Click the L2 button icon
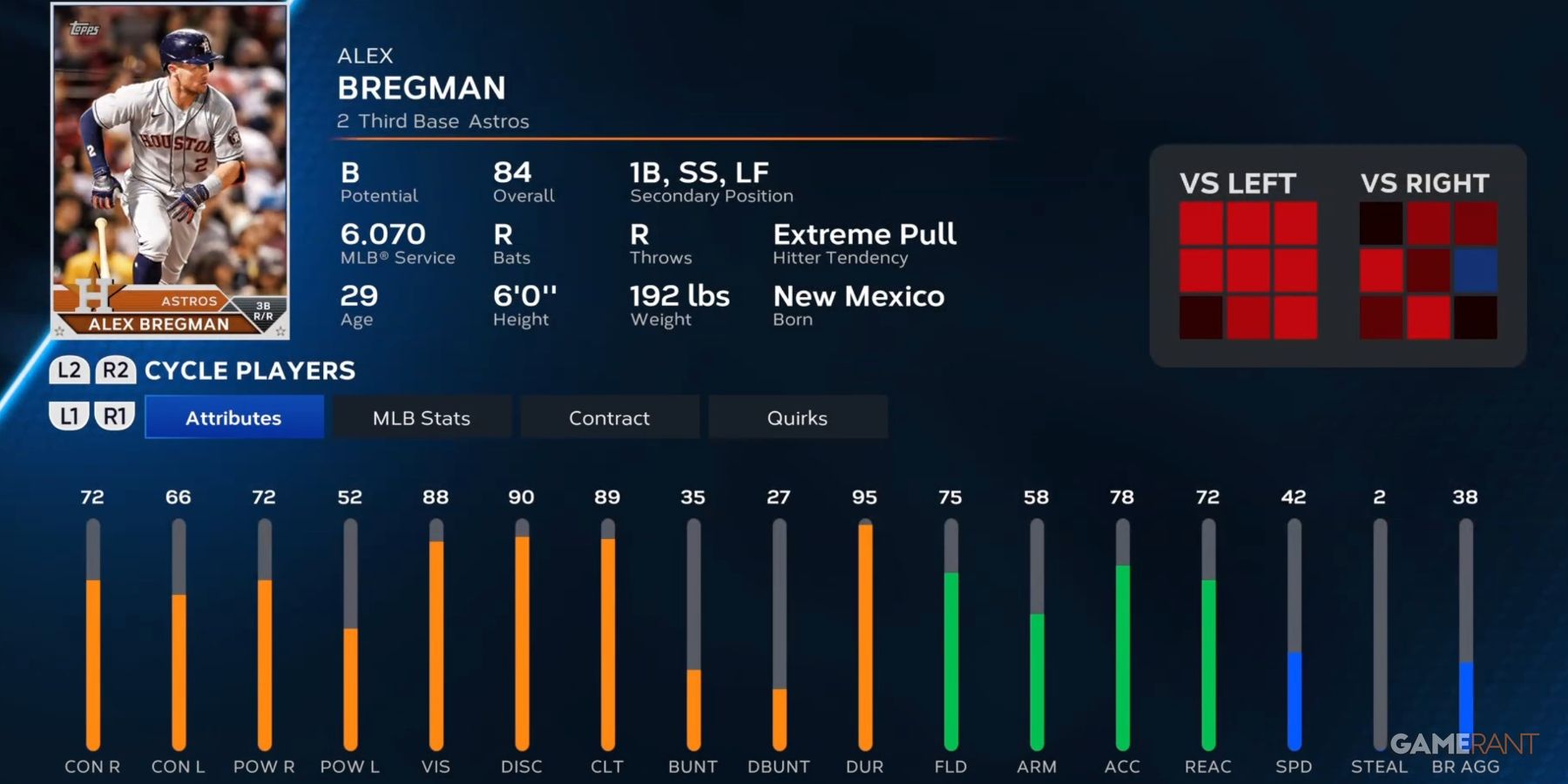The image size is (1568, 784). click(68, 370)
